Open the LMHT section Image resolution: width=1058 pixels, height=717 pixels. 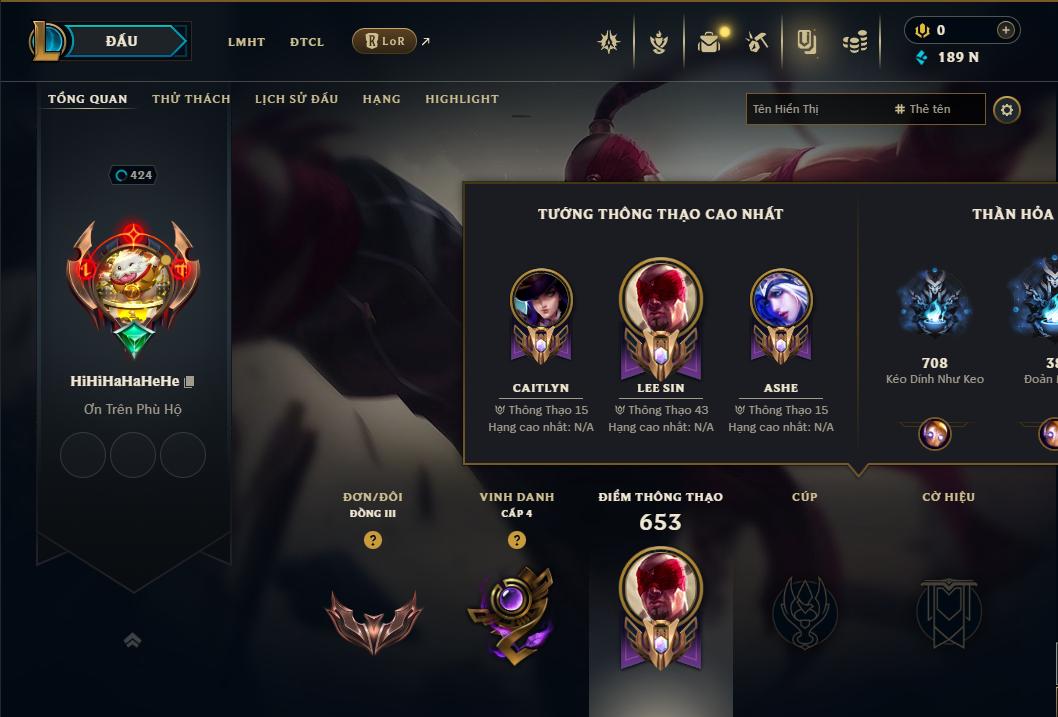click(246, 42)
